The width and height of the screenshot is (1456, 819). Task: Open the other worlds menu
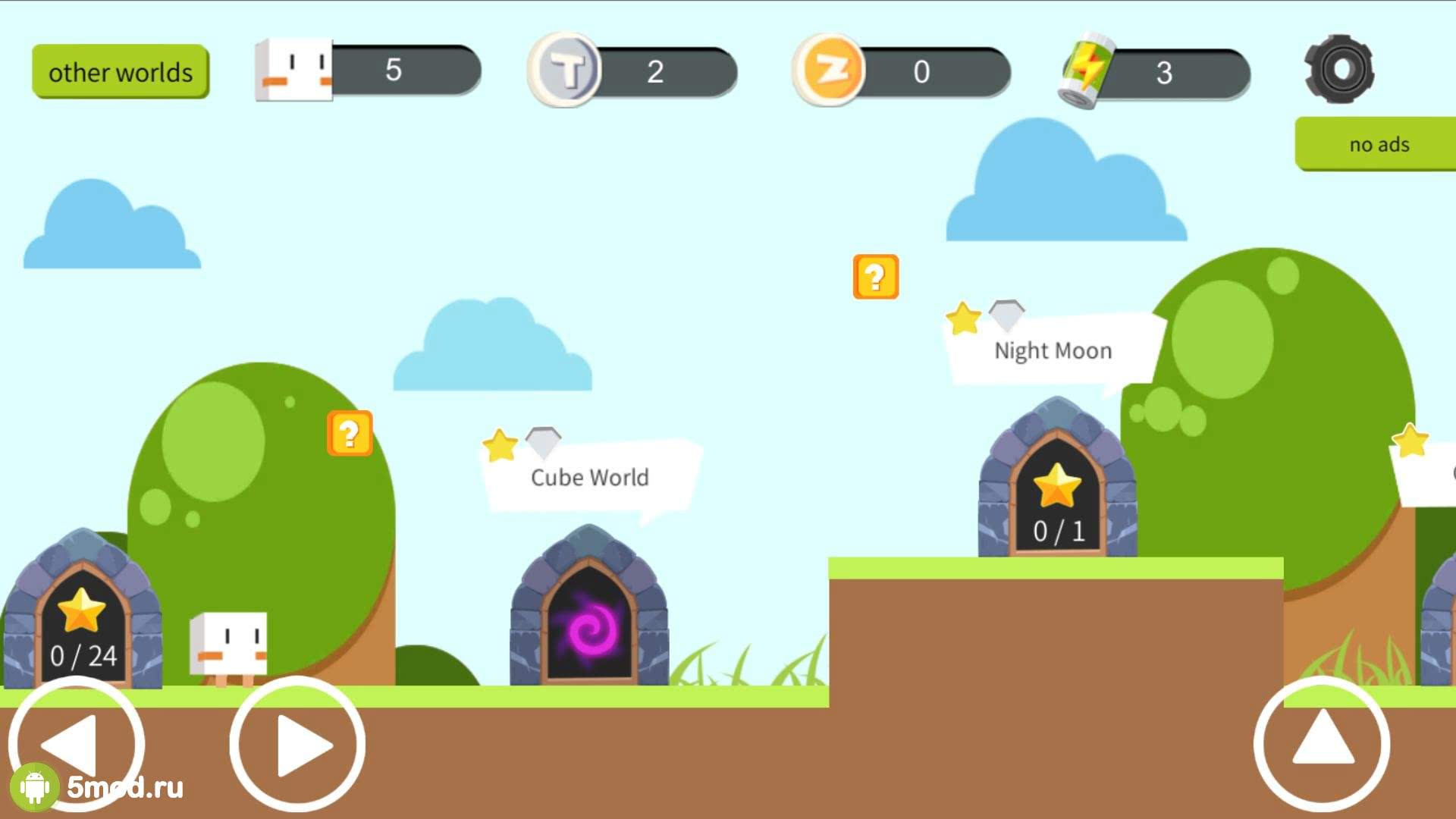[120, 72]
